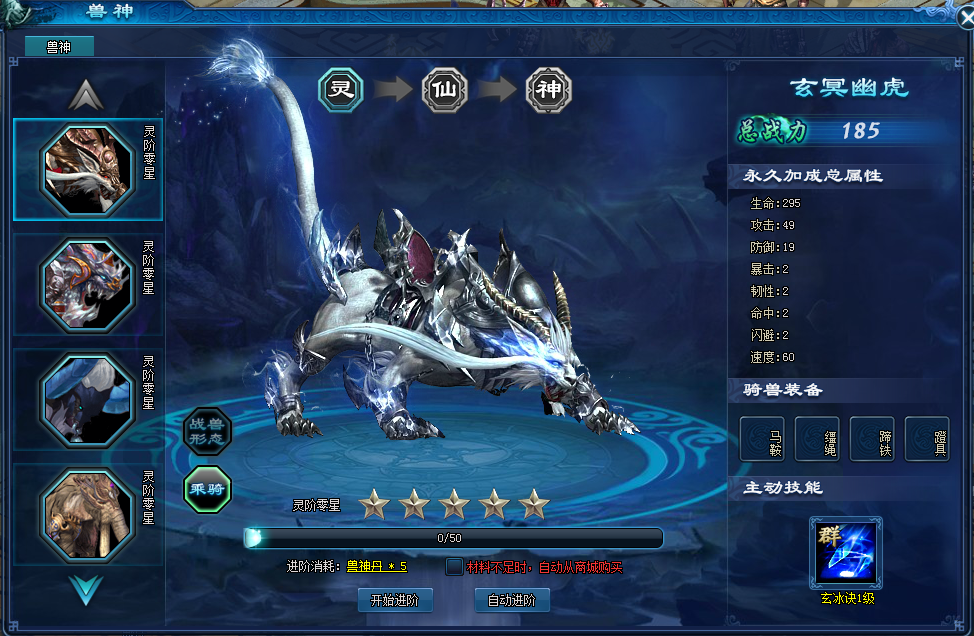Screen dimensions: 974x636
Task: Choose the blue feathered beast portrait
Action: point(86,399)
